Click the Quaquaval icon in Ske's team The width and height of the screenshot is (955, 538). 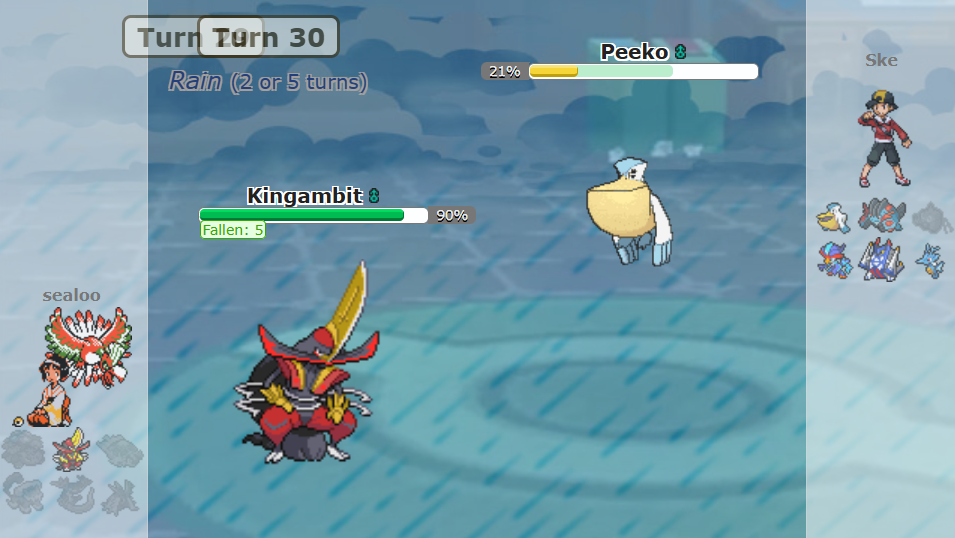click(x=833, y=260)
